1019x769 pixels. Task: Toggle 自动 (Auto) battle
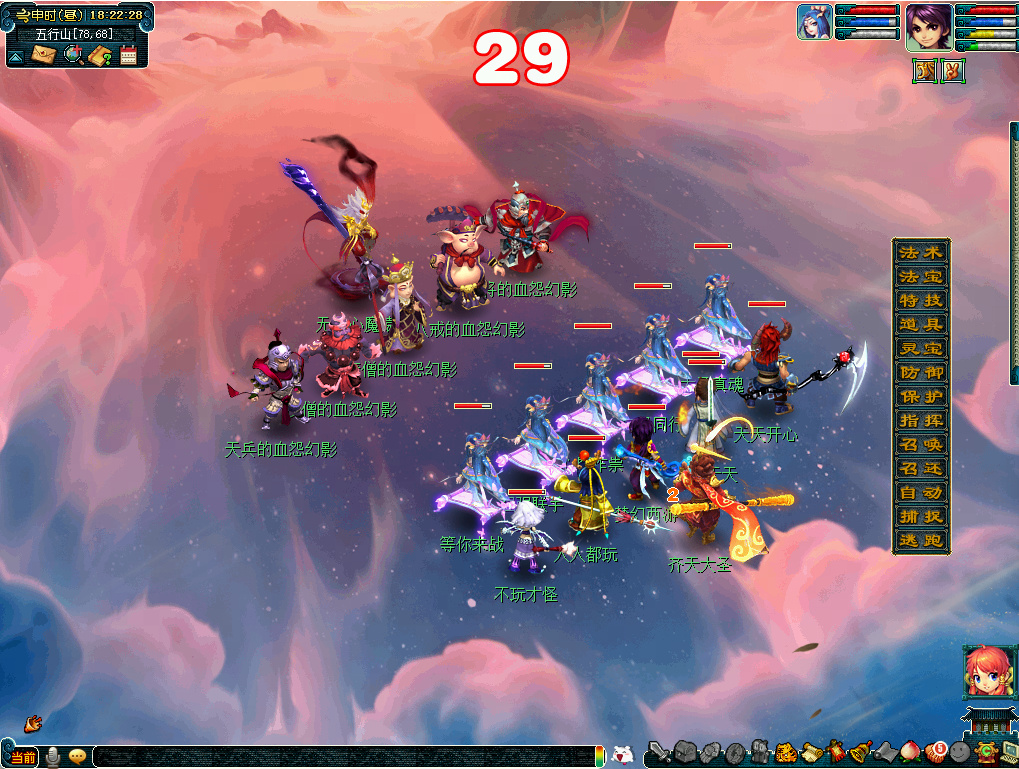920,492
